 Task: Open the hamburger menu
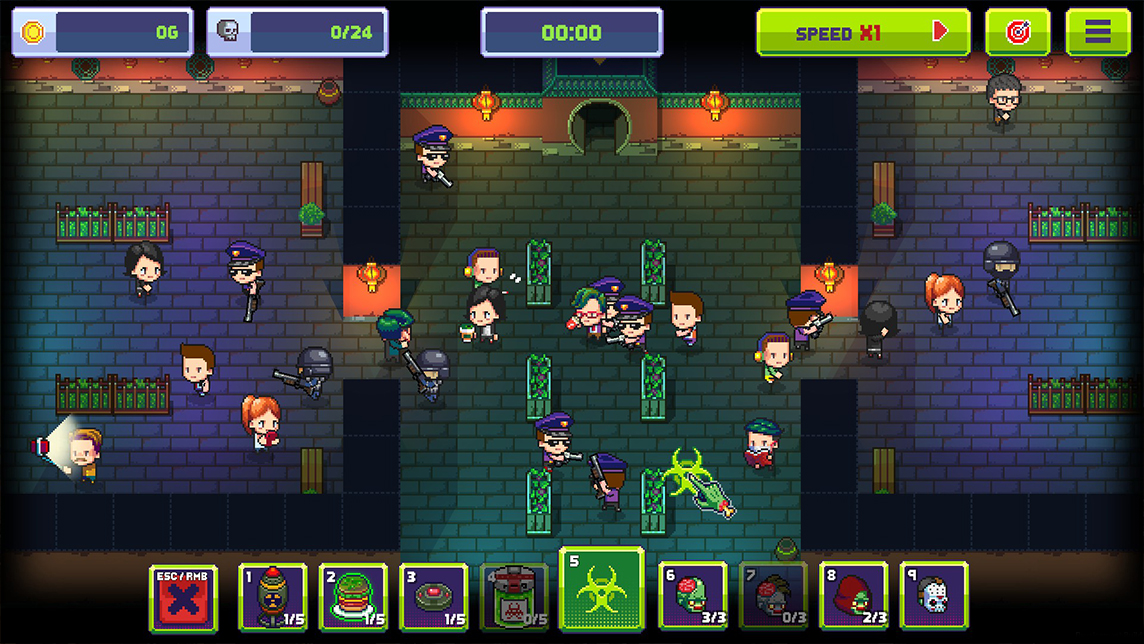pos(1097,33)
